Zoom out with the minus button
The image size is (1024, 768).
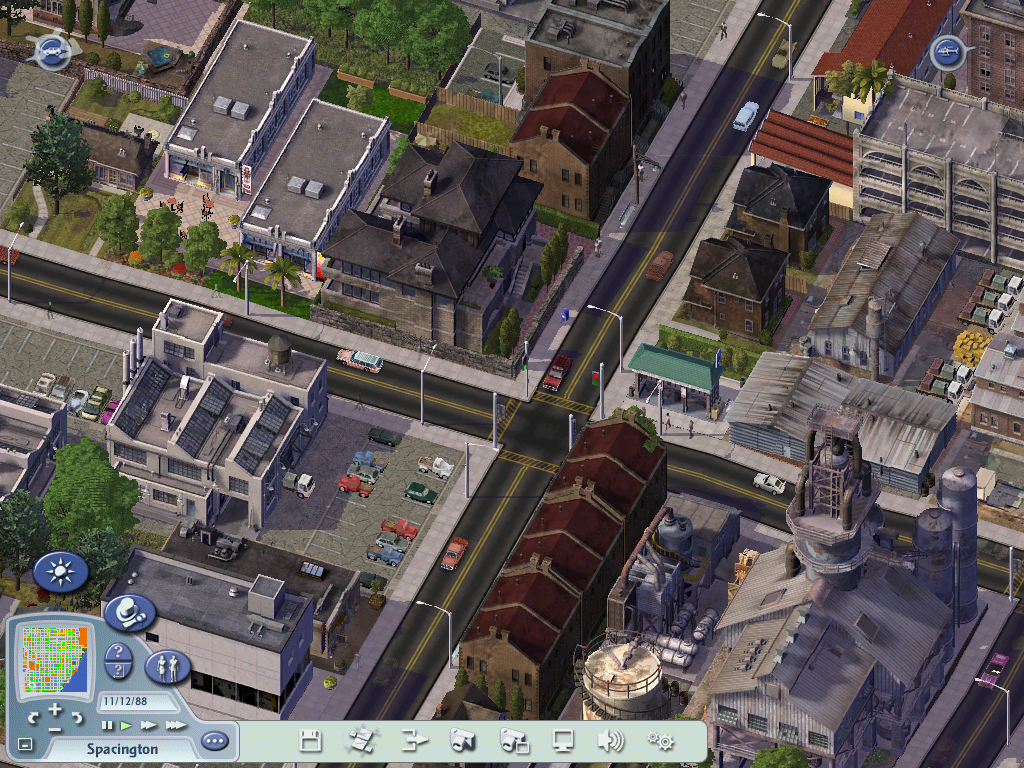(x=56, y=728)
